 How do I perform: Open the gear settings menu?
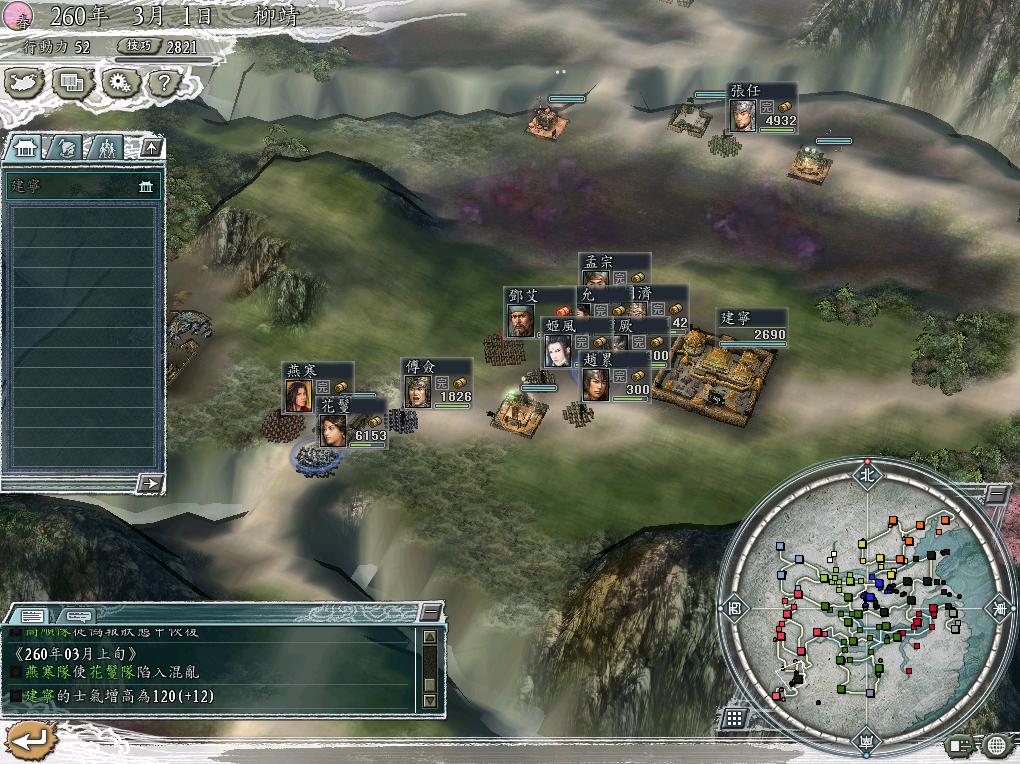tap(119, 82)
